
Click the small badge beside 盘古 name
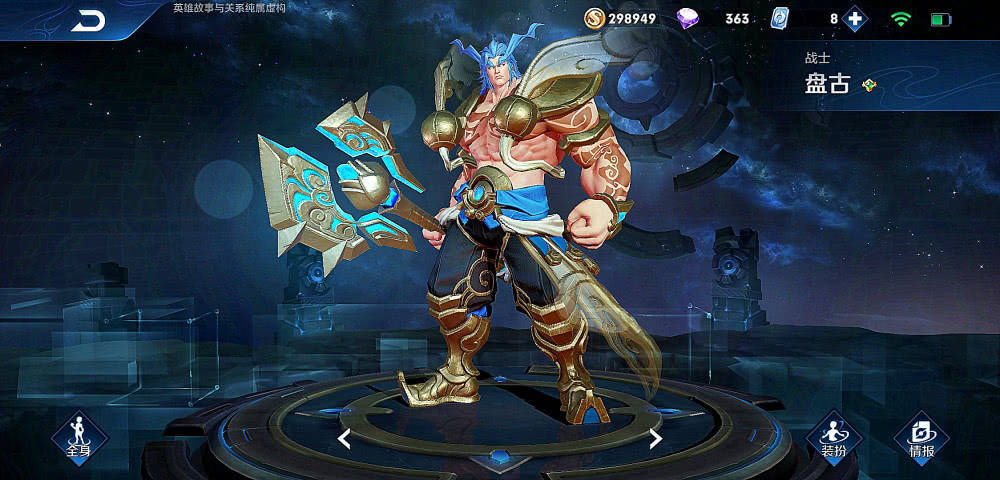871,85
